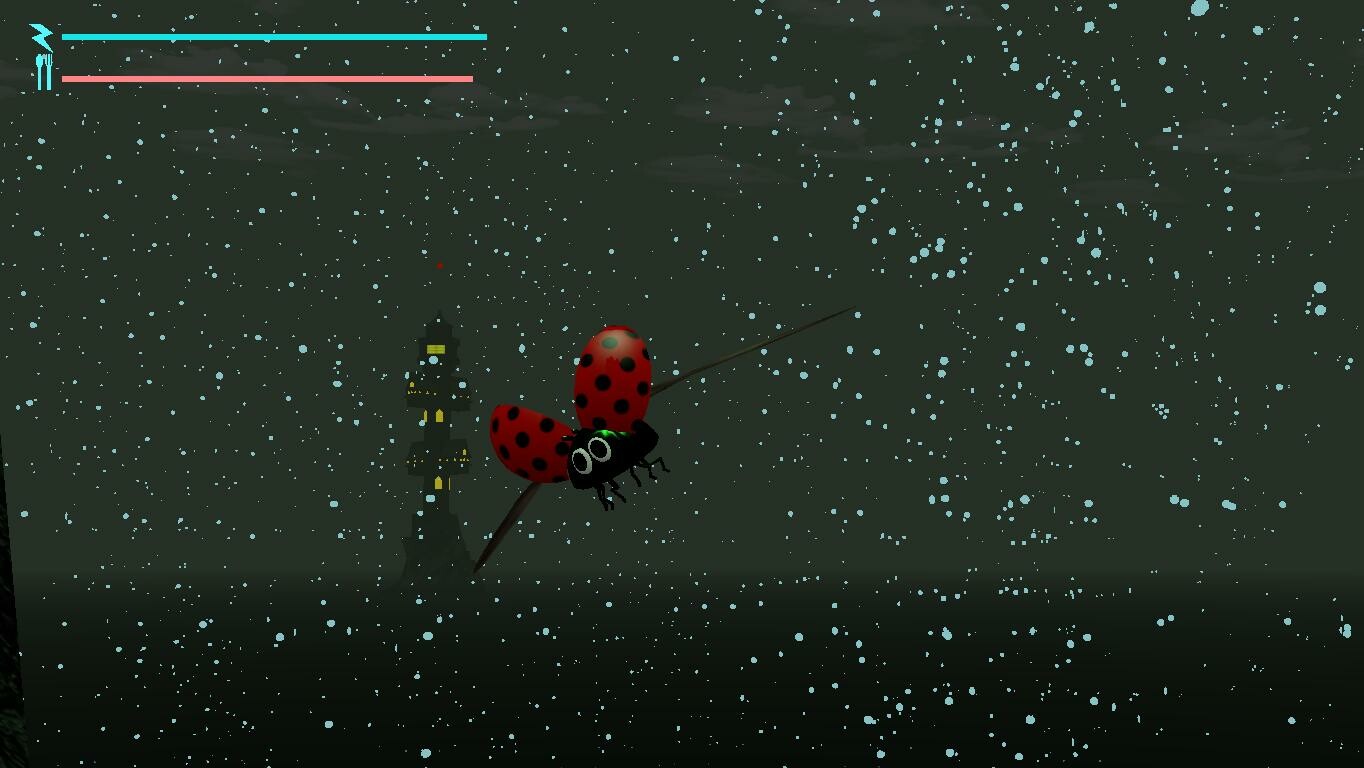Viewport: 1364px width, 768px height.
Task: Select the fork and knife hunger icon
Action: pos(42,69)
